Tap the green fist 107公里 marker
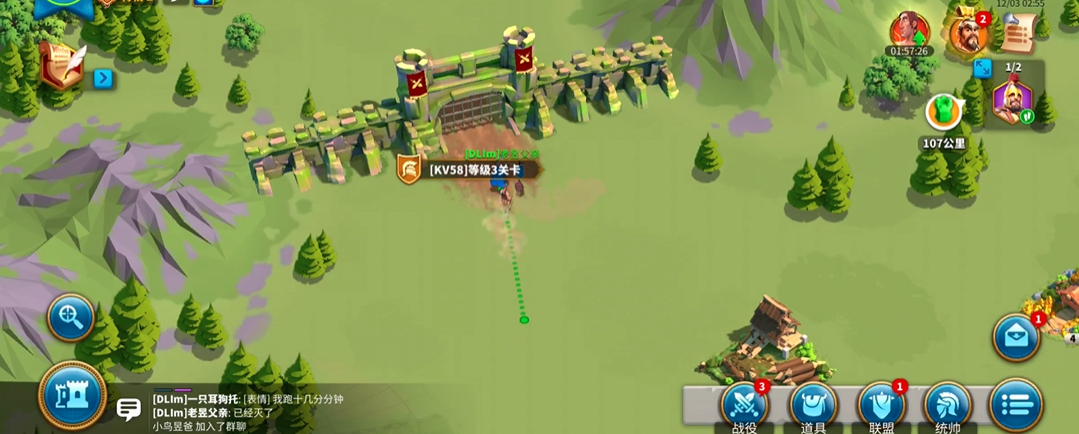Viewport: 1079px width, 434px height. click(x=942, y=112)
